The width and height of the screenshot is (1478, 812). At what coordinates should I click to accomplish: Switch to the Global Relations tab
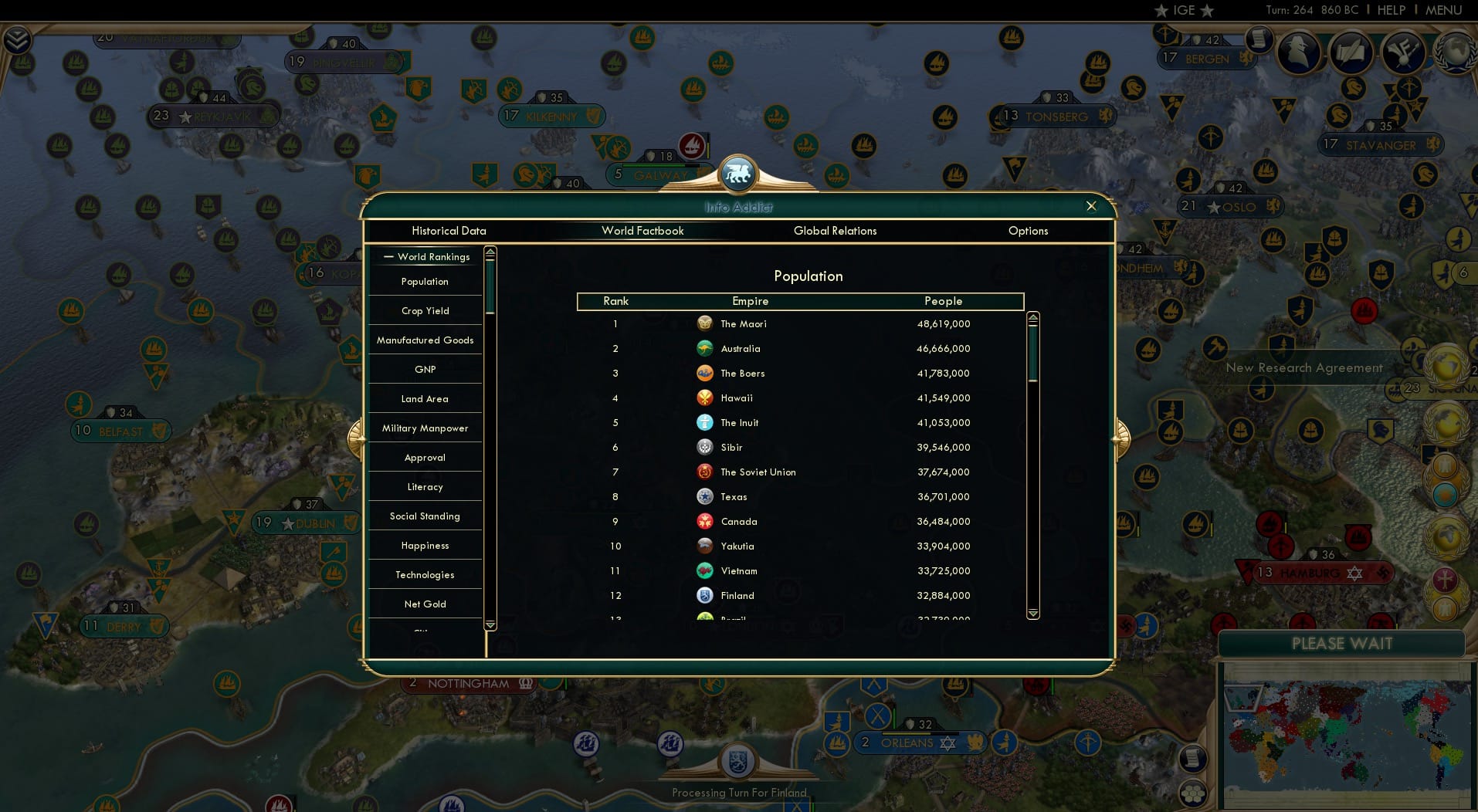[x=835, y=231]
